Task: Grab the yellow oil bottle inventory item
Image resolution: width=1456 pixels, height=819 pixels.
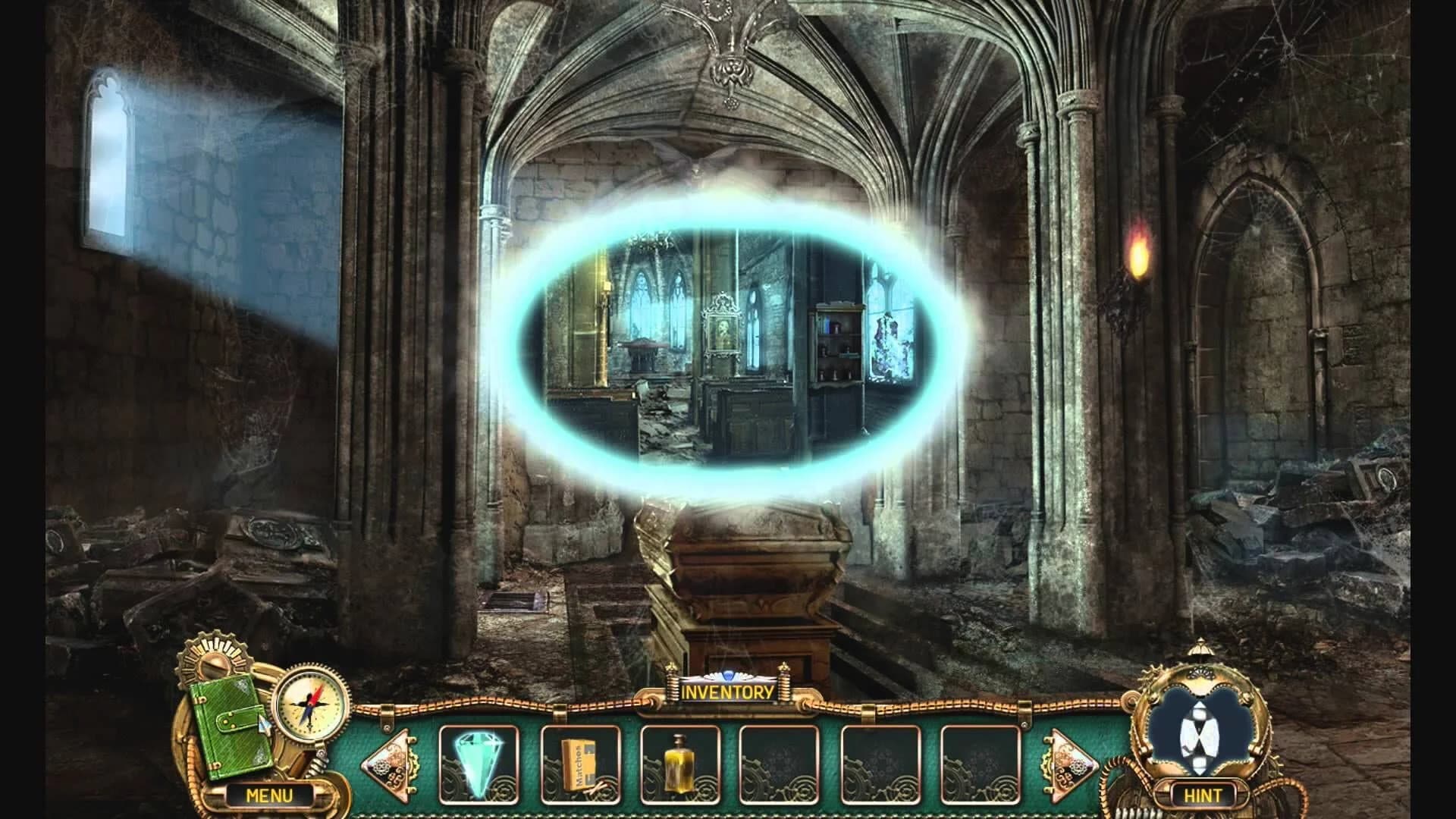Action: pyautogui.click(x=679, y=762)
